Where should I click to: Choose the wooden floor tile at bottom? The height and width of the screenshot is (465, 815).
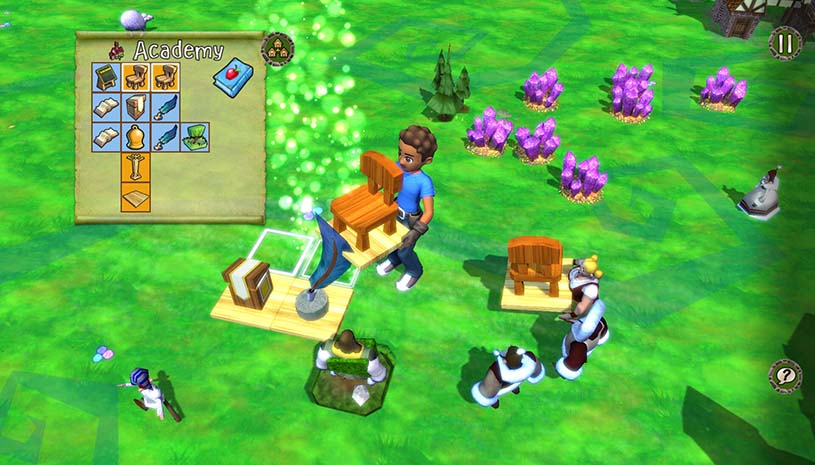pos(136,196)
